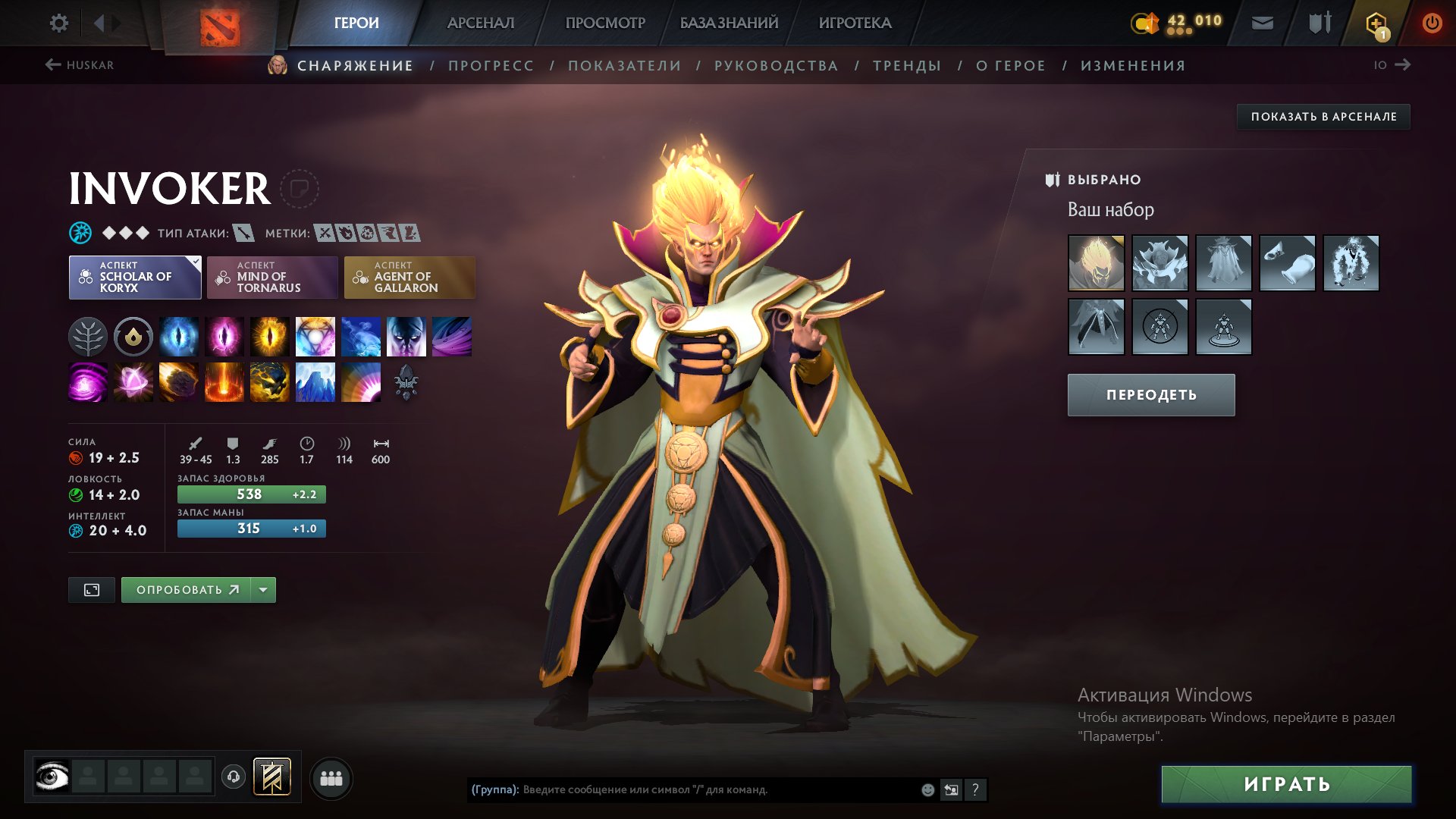Open the settings gear icon
The height and width of the screenshot is (819, 1456).
58,23
